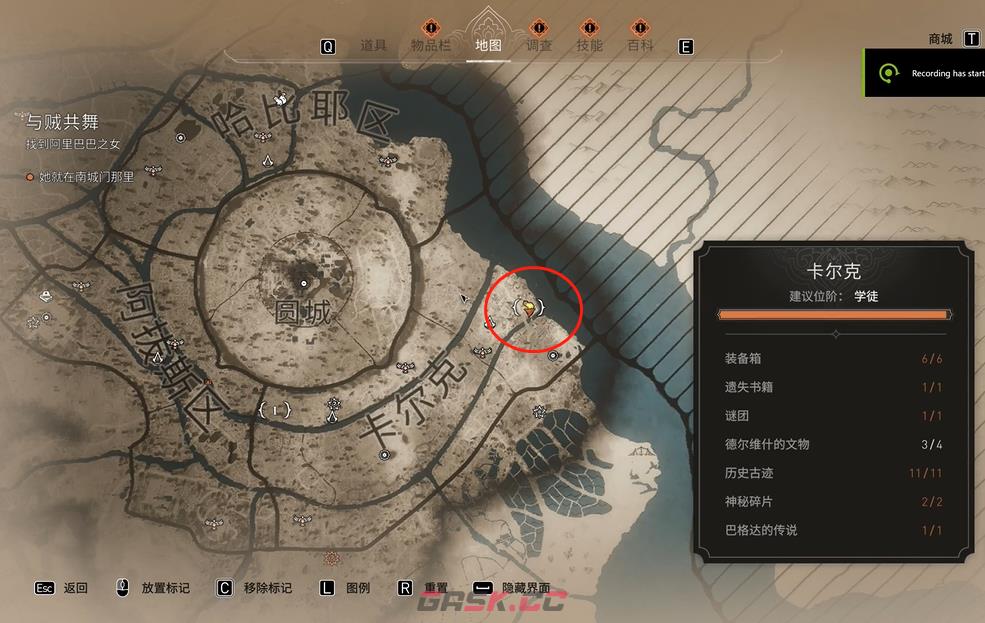Click the 返回 back button
This screenshot has width=985, height=623.
pyautogui.click(x=75, y=588)
